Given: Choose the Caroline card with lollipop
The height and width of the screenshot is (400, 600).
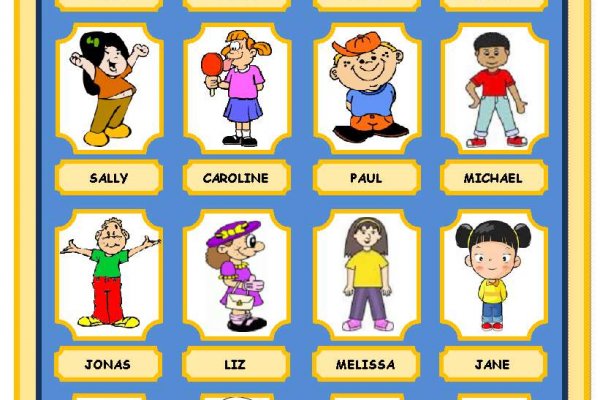Looking at the screenshot, I should tap(236, 88).
